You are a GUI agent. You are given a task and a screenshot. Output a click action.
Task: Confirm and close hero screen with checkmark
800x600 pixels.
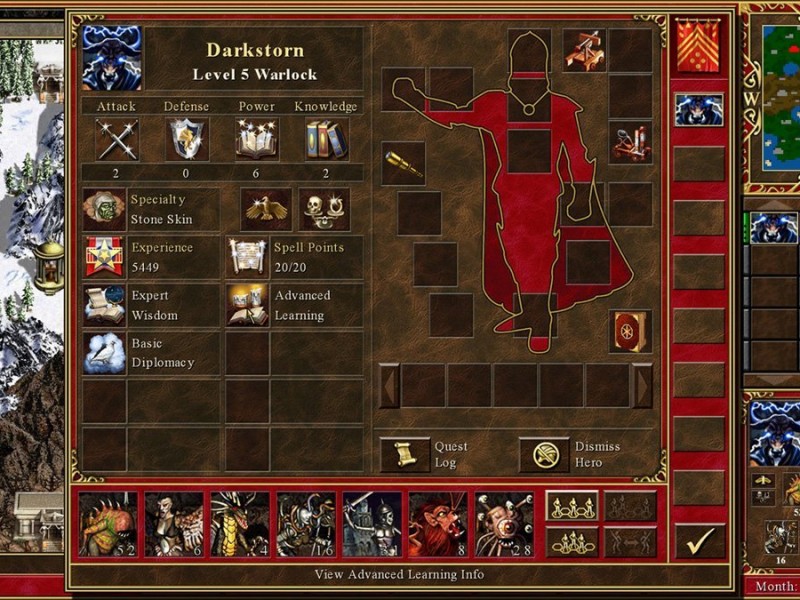click(700, 541)
